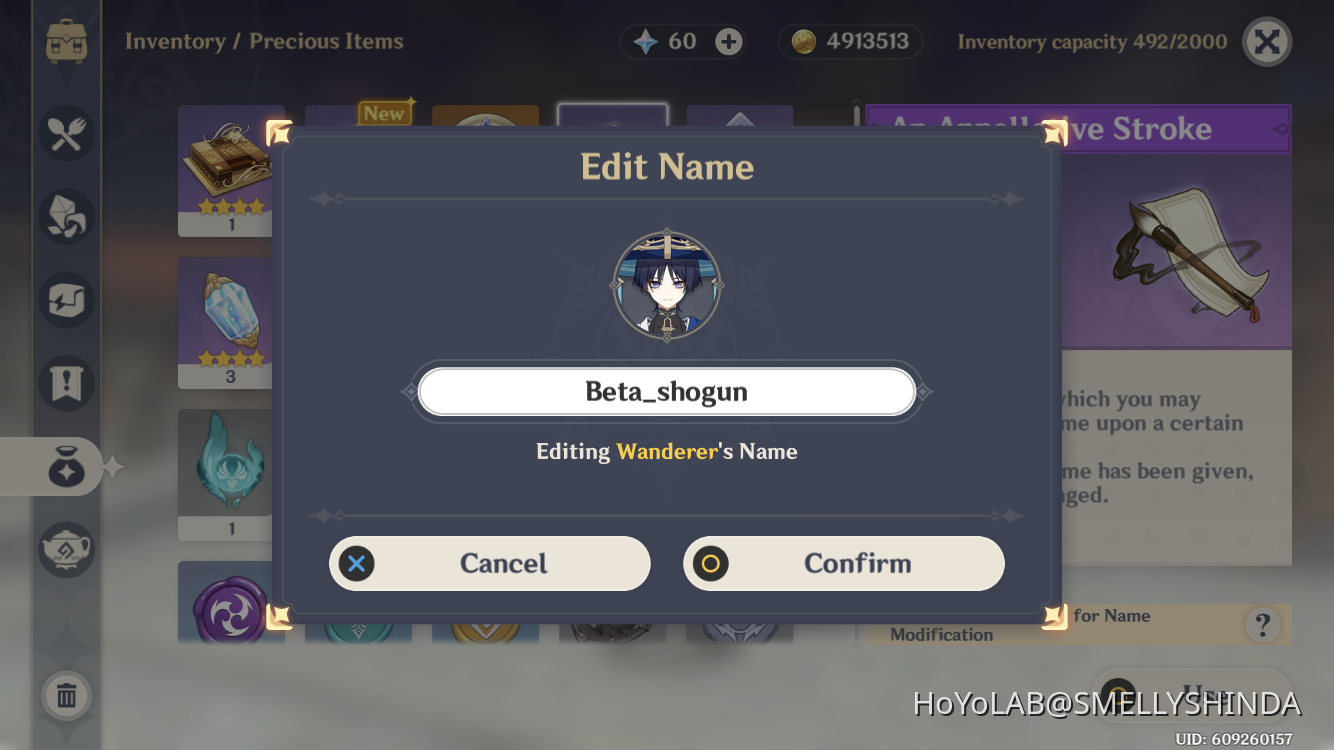Open the Materials category in the sidebar
The height and width of the screenshot is (750, 1334).
coord(66,216)
